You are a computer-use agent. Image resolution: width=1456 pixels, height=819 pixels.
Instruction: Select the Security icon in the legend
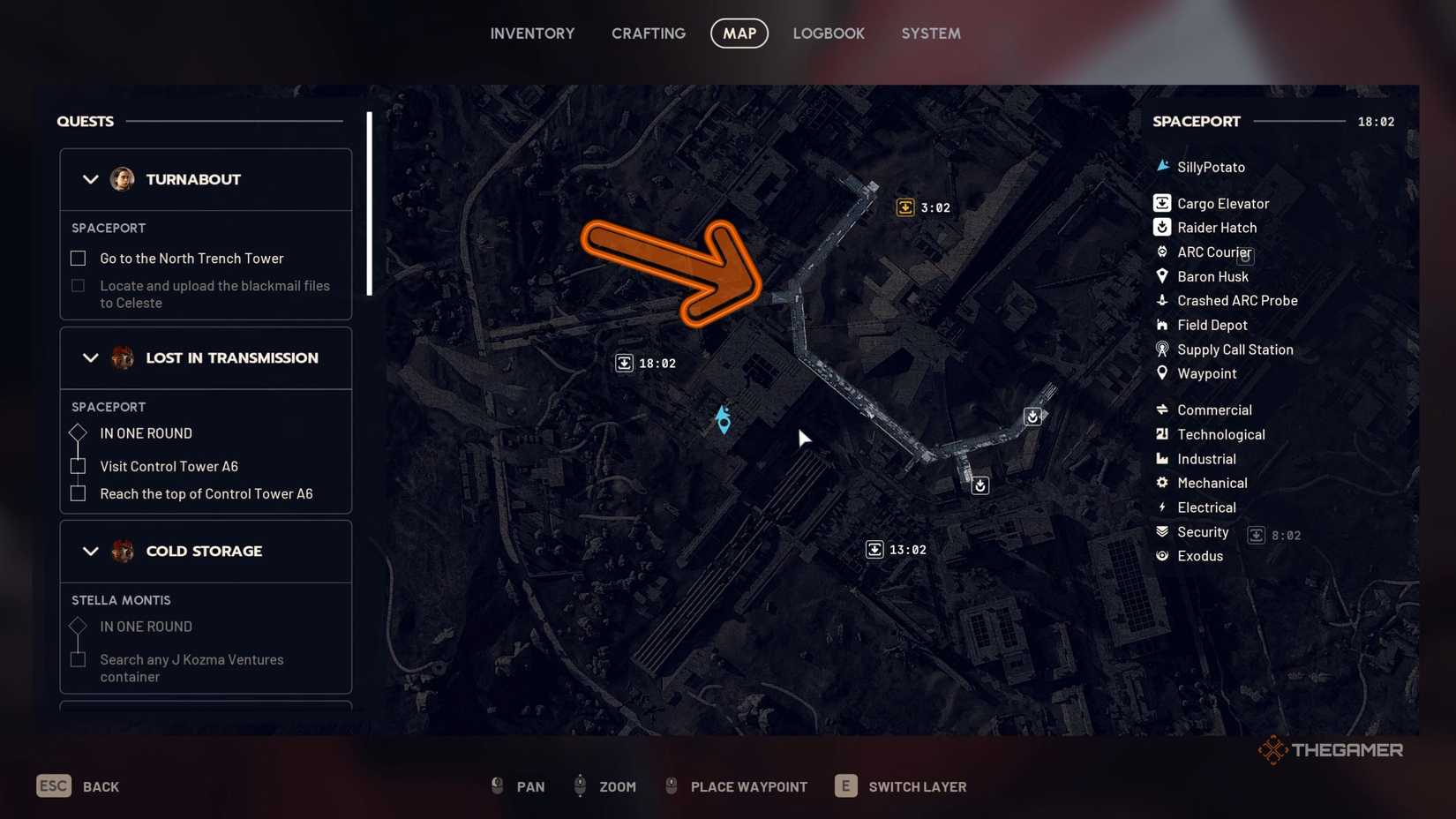click(1162, 531)
